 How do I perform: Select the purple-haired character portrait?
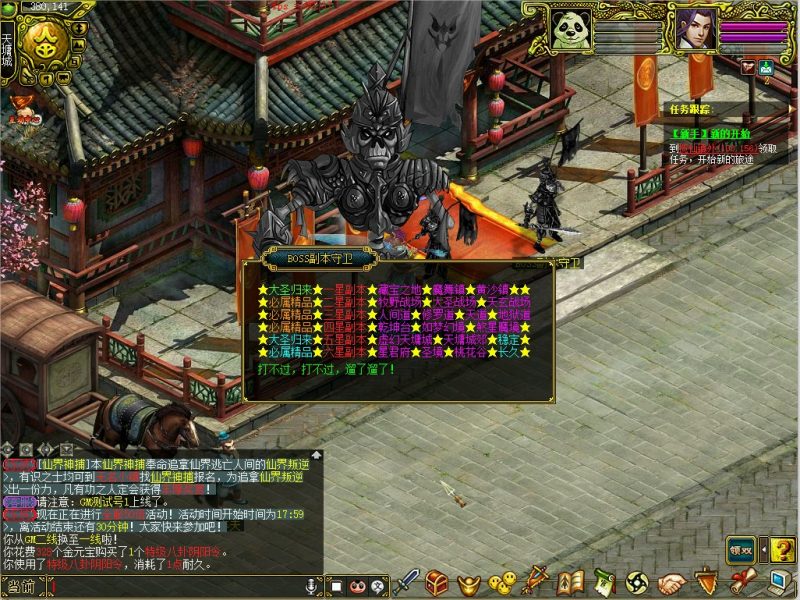694,27
